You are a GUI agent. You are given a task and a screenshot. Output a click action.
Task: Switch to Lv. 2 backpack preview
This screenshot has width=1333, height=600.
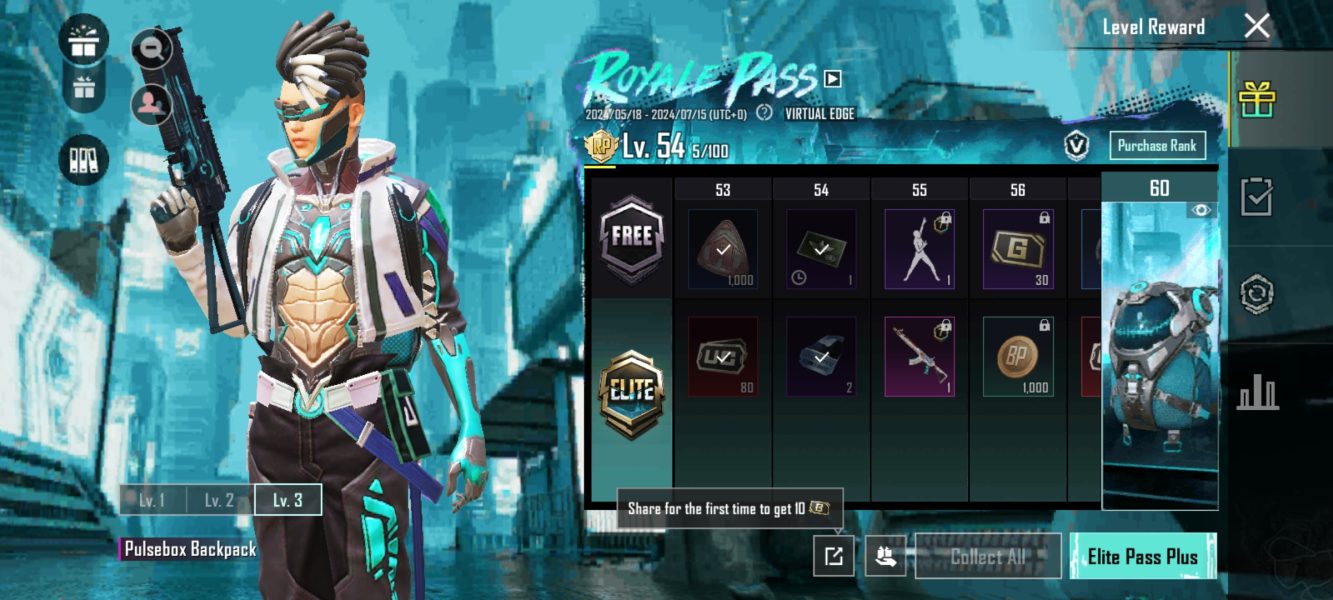(219, 500)
